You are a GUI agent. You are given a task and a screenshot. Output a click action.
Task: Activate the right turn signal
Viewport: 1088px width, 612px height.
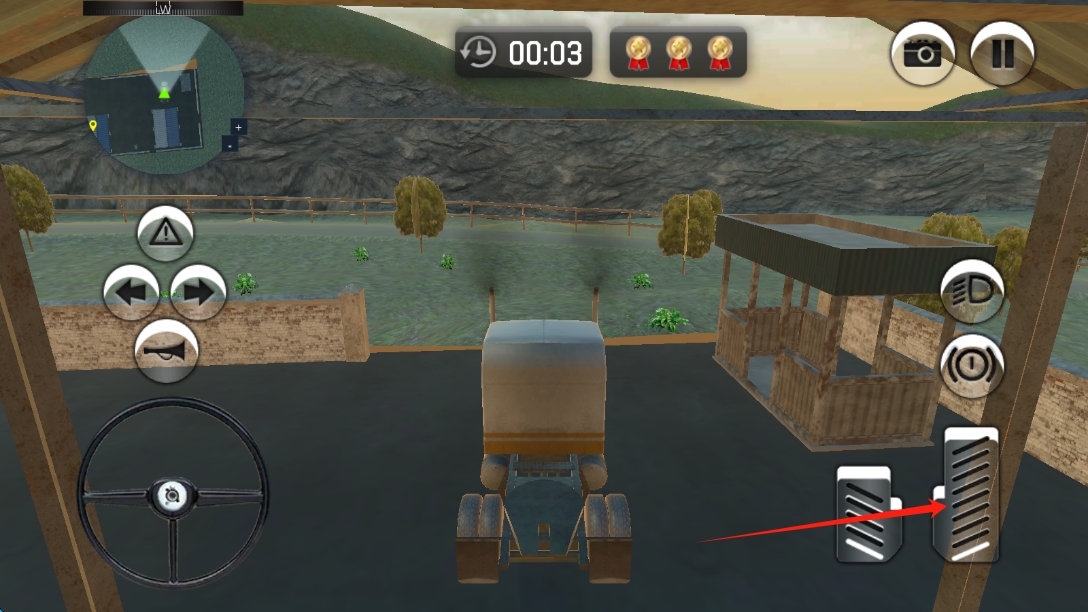tap(198, 293)
